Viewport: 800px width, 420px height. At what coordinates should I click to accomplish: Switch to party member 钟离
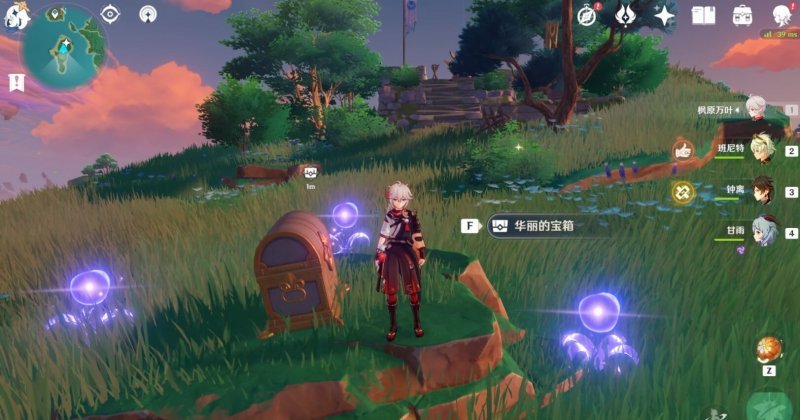[x=762, y=190]
